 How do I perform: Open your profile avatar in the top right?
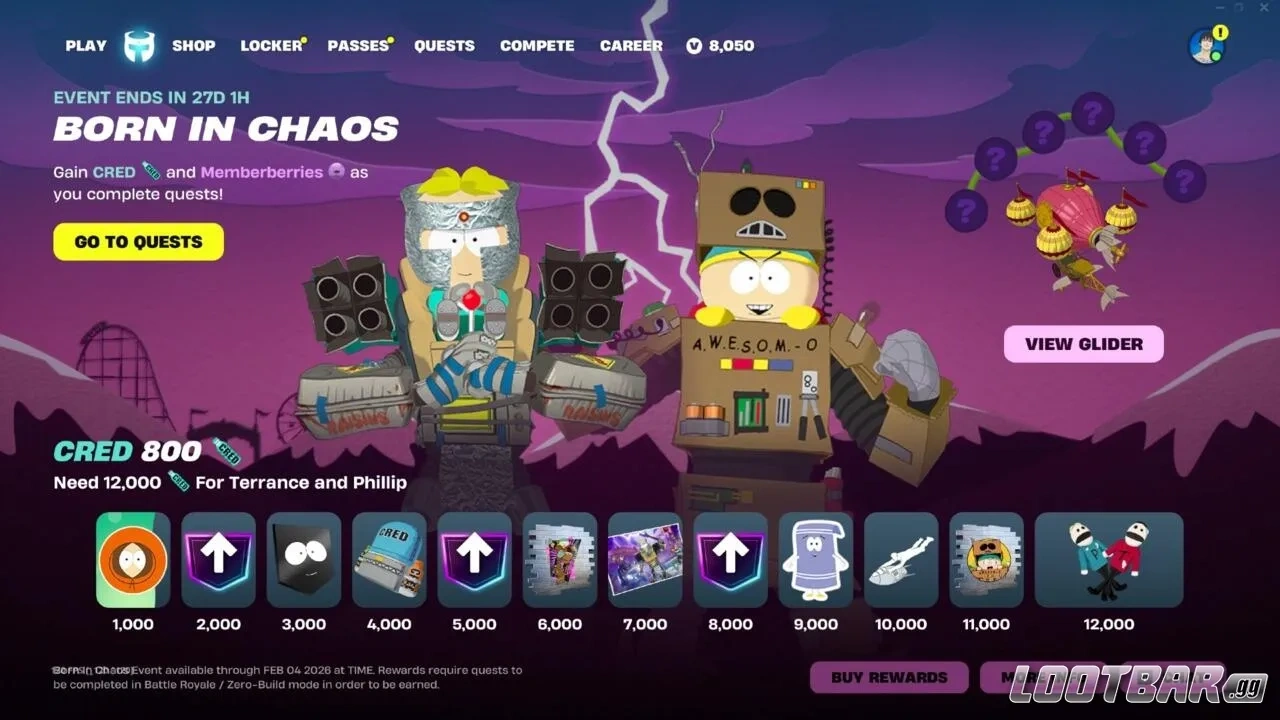tap(1205, 44)
